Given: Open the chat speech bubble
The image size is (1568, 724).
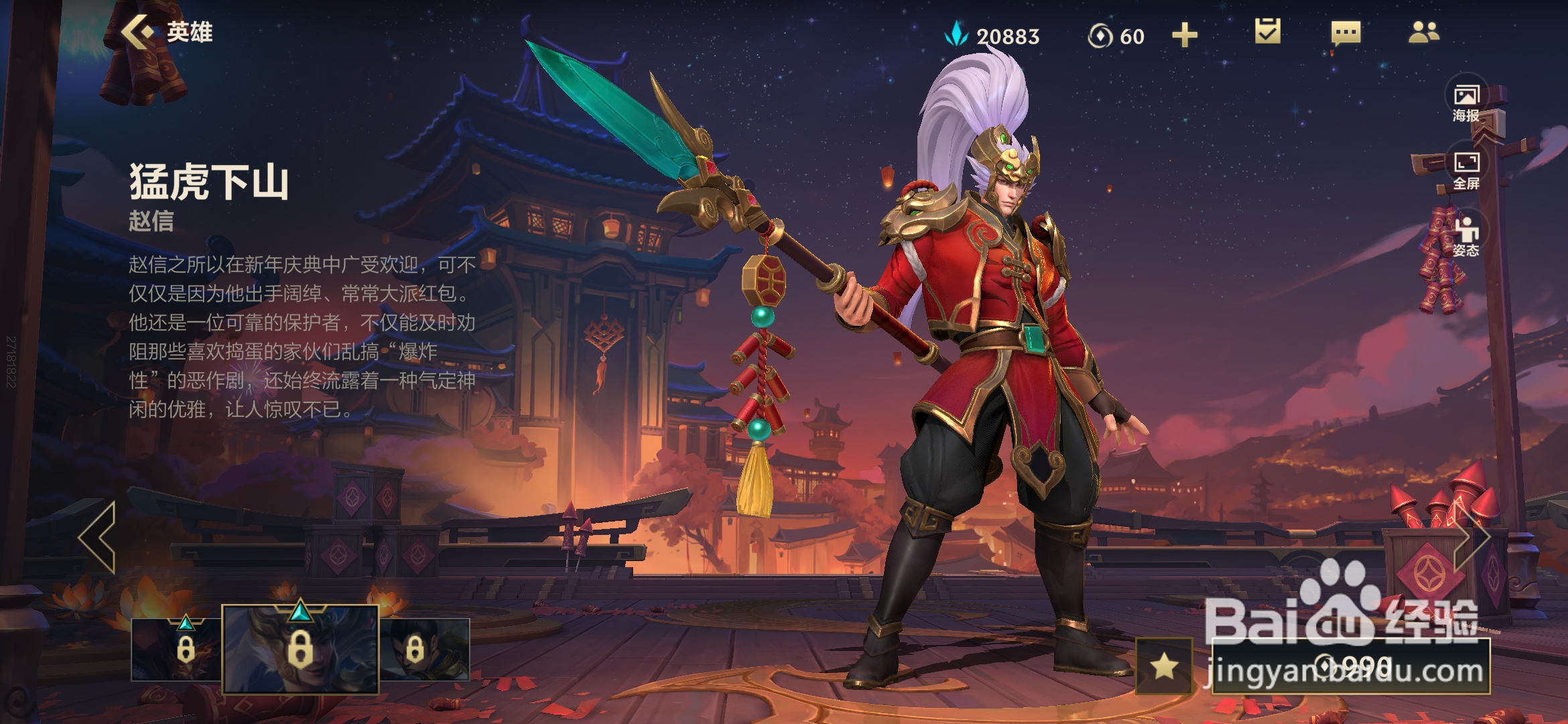Looking at the screenshot, I should pos(1346,32).
